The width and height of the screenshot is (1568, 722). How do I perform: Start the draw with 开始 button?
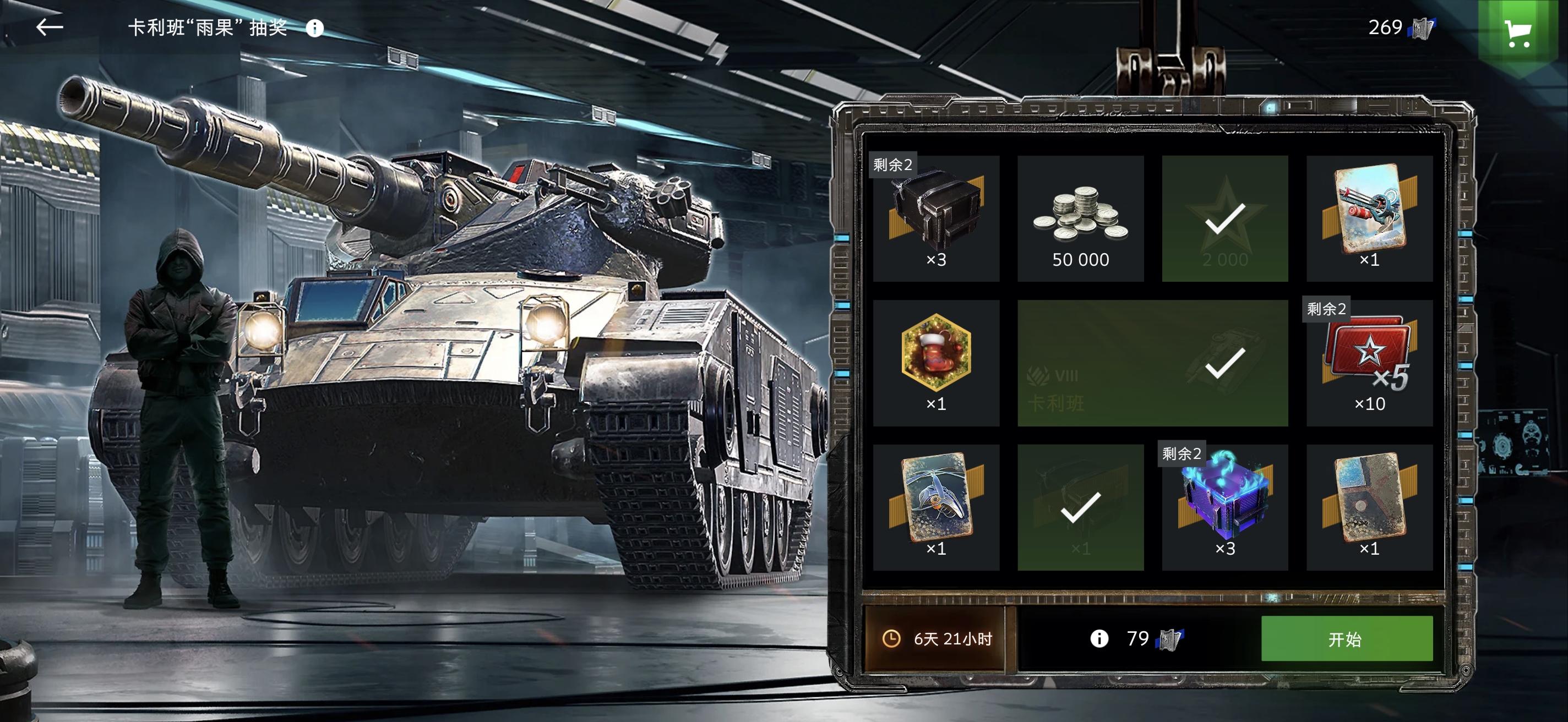[x=1347, y=639]
